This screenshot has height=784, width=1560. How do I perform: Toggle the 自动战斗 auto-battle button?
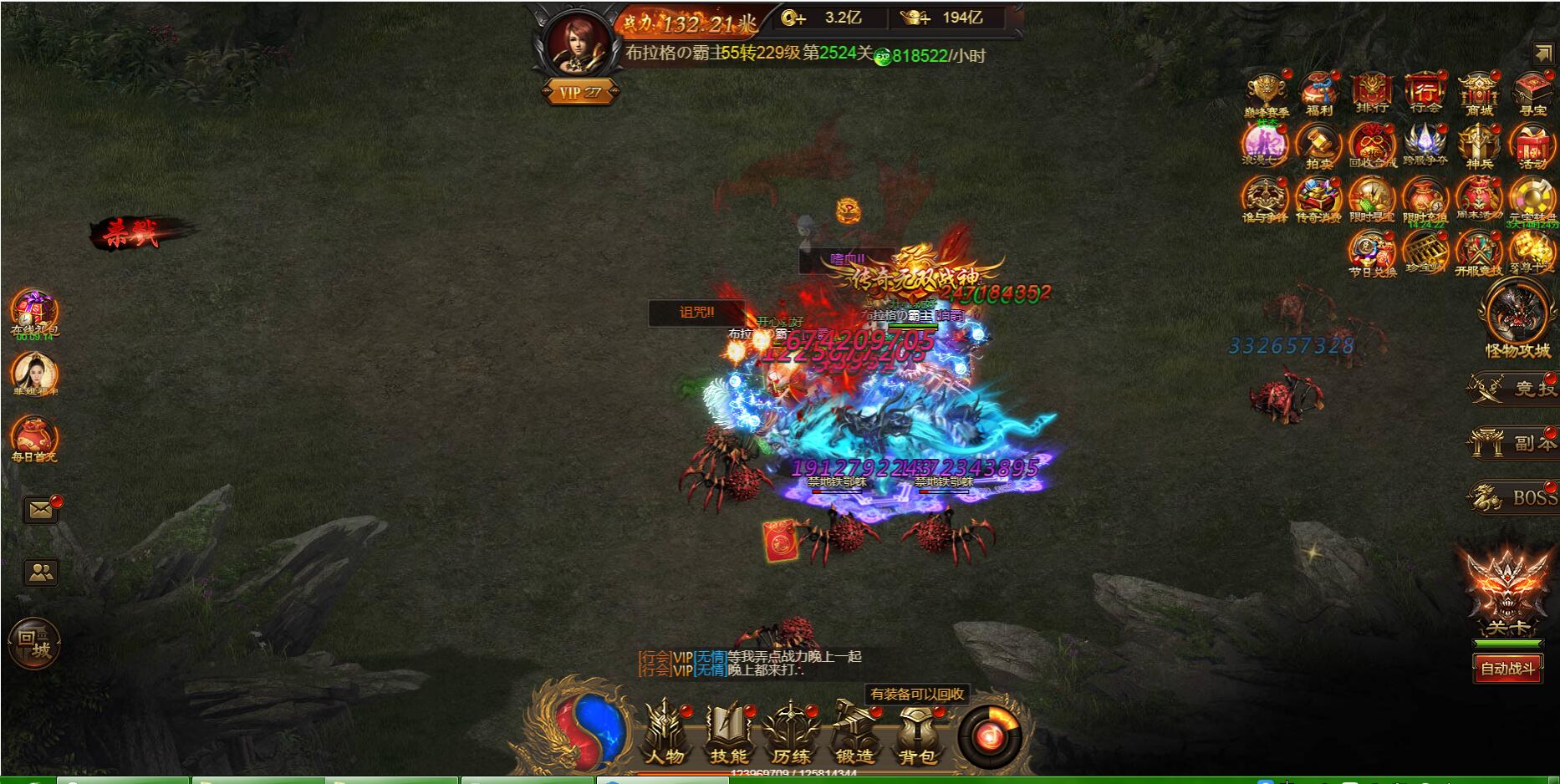[1507, 669]
